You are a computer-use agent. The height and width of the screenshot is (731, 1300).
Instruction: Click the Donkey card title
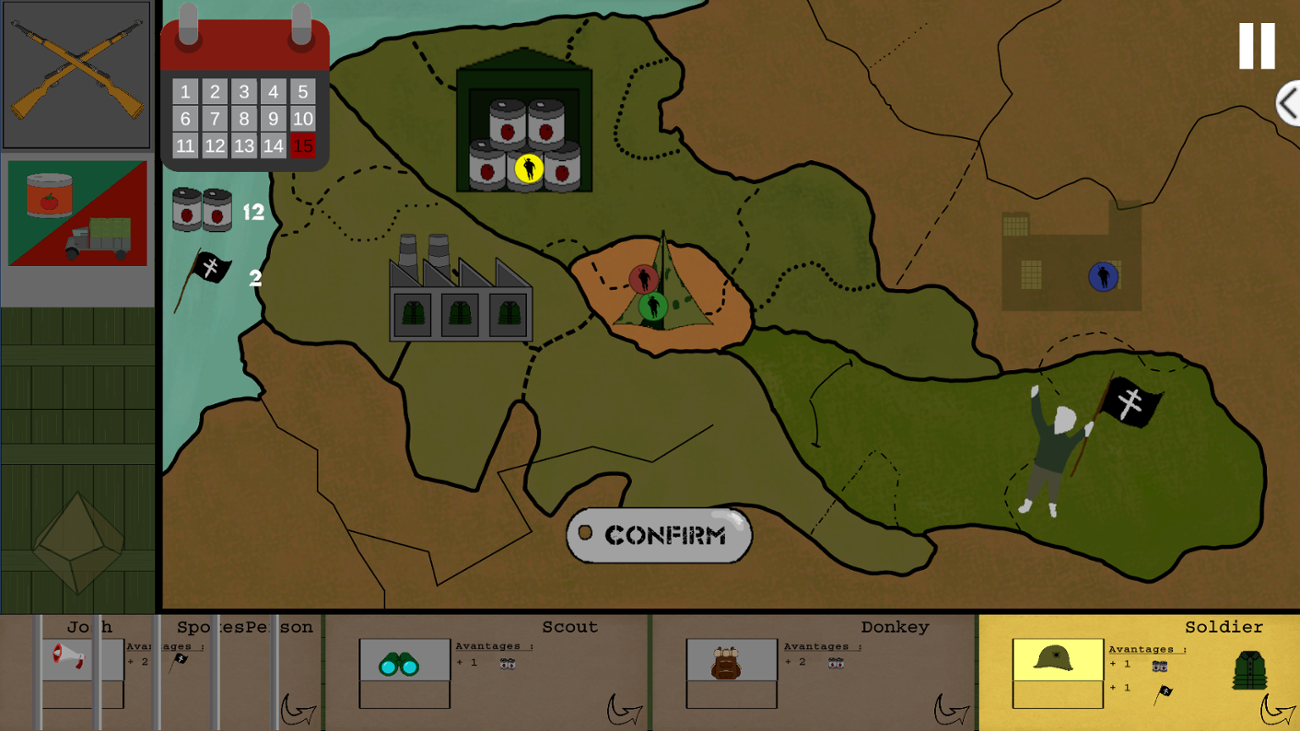point(894,626)
